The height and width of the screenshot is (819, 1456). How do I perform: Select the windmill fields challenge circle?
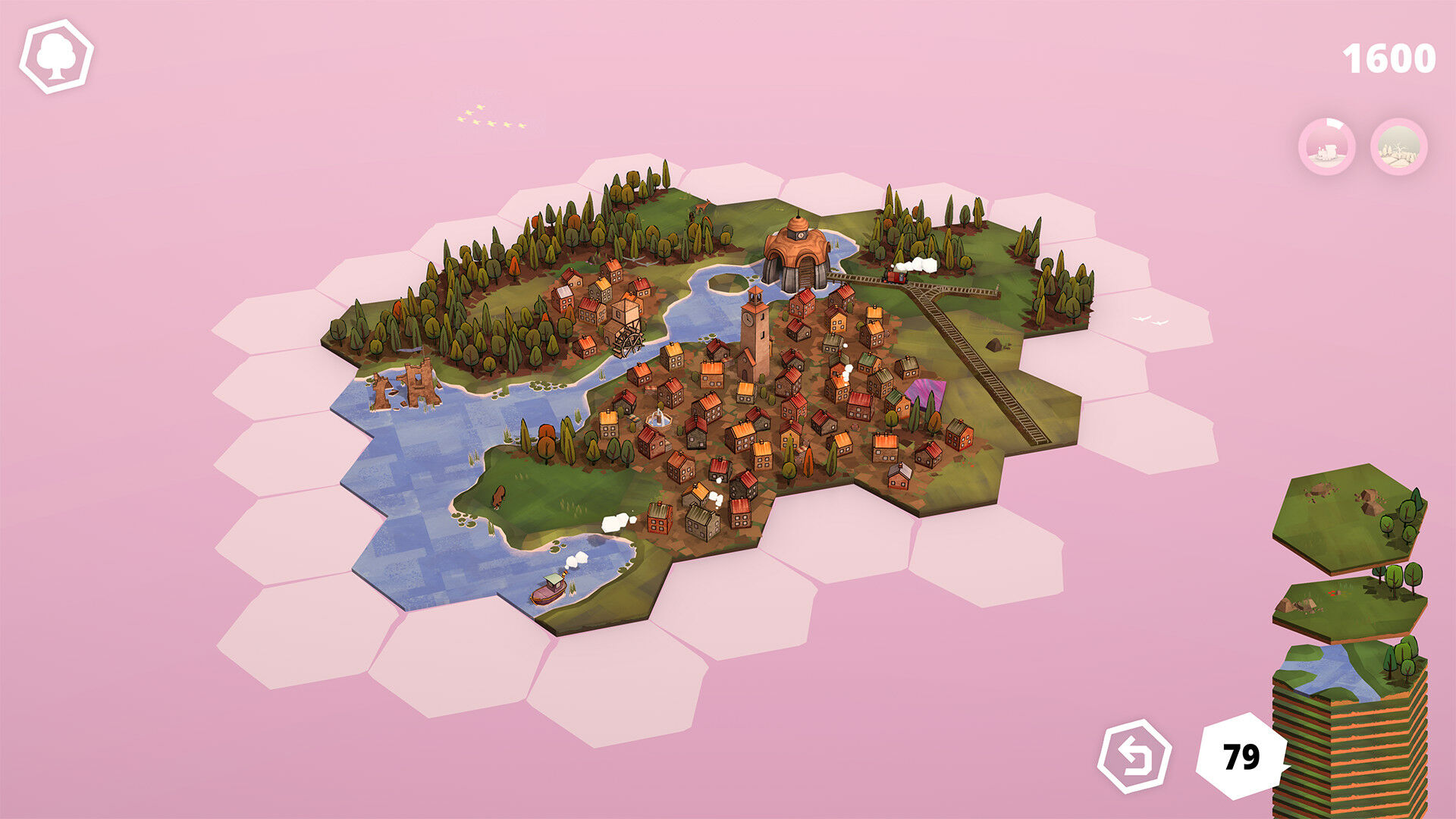click(x=1399, y=147)
